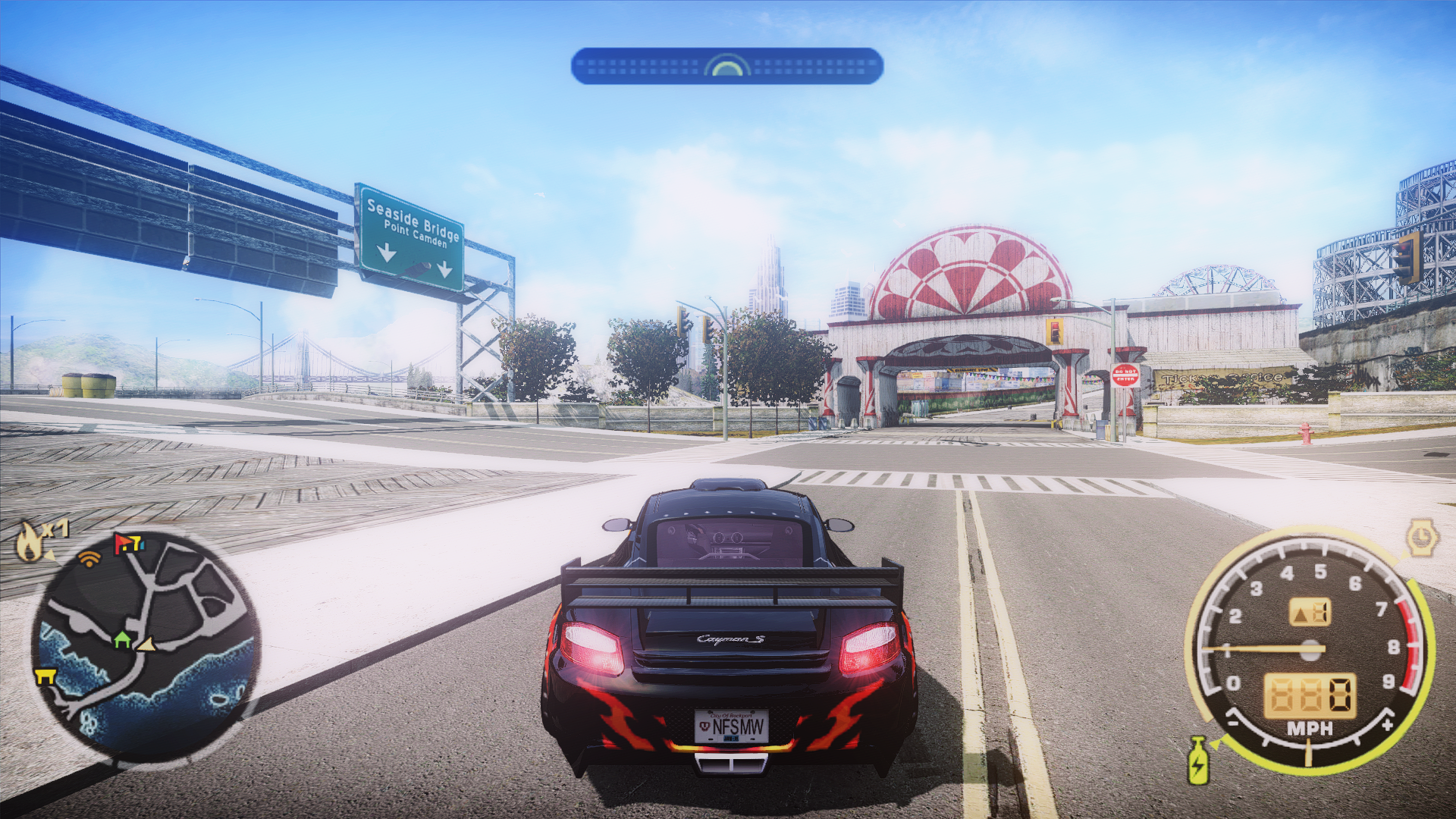Click the police radar bar

click(x=726, y=67)
